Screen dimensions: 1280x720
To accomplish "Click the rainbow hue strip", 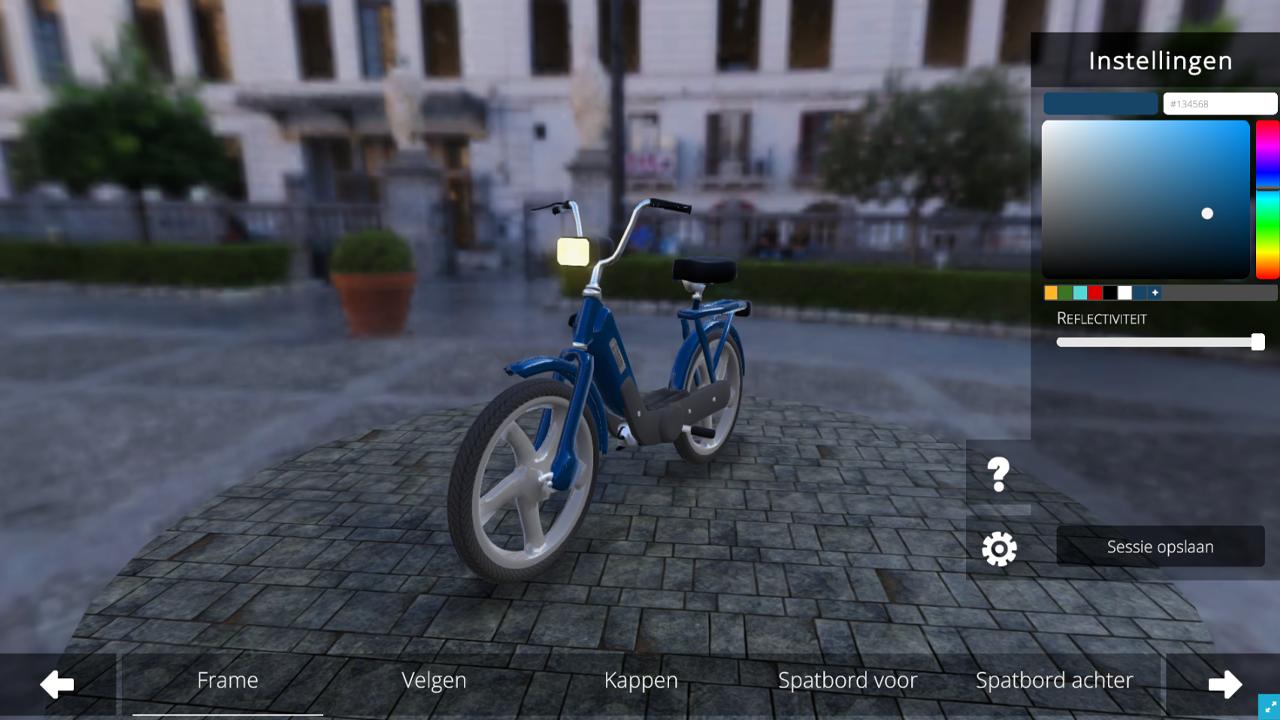I will [x=1267, y=199].
